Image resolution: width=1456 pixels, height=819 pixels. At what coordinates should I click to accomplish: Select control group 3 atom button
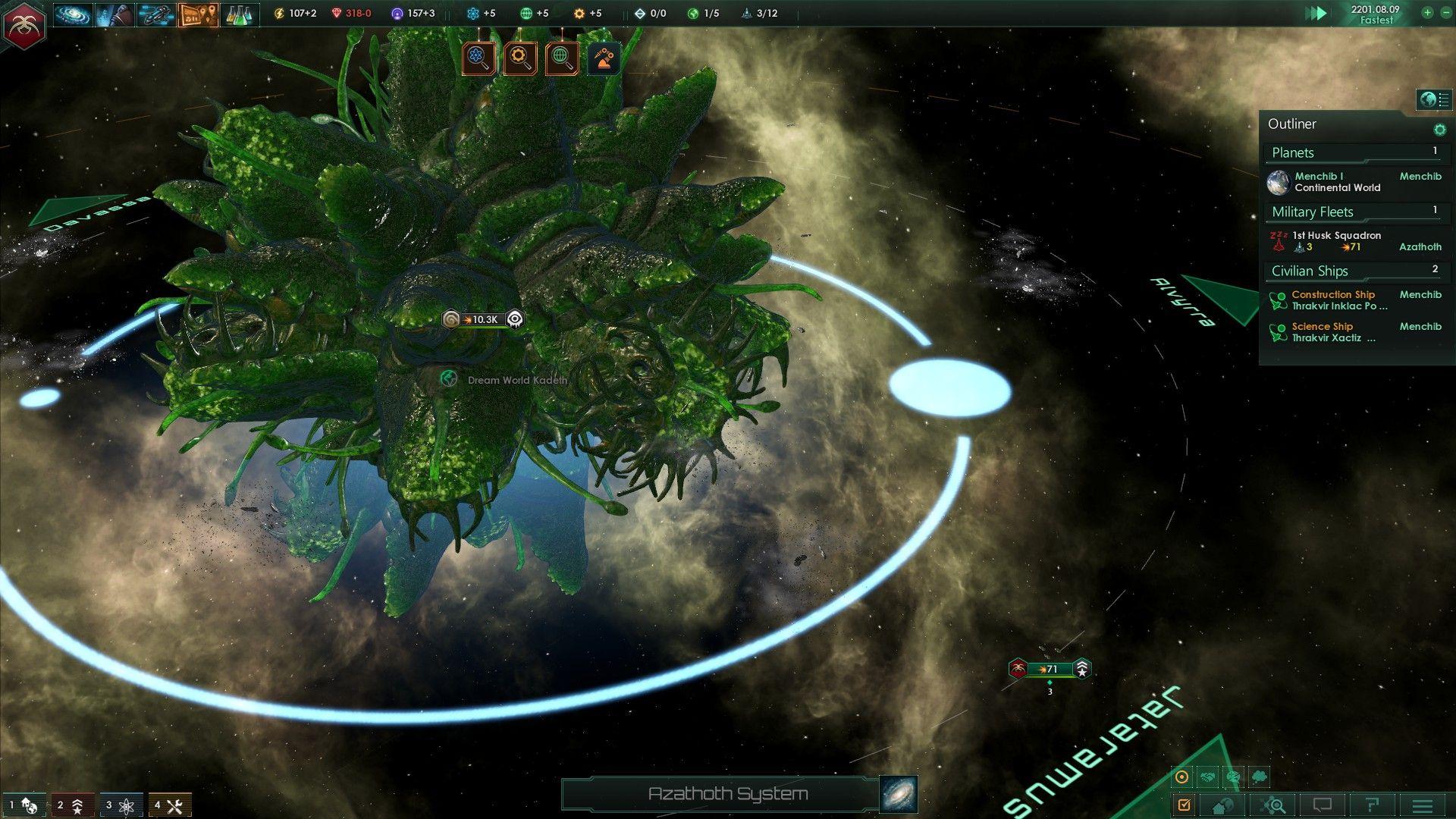click(121, 805)
